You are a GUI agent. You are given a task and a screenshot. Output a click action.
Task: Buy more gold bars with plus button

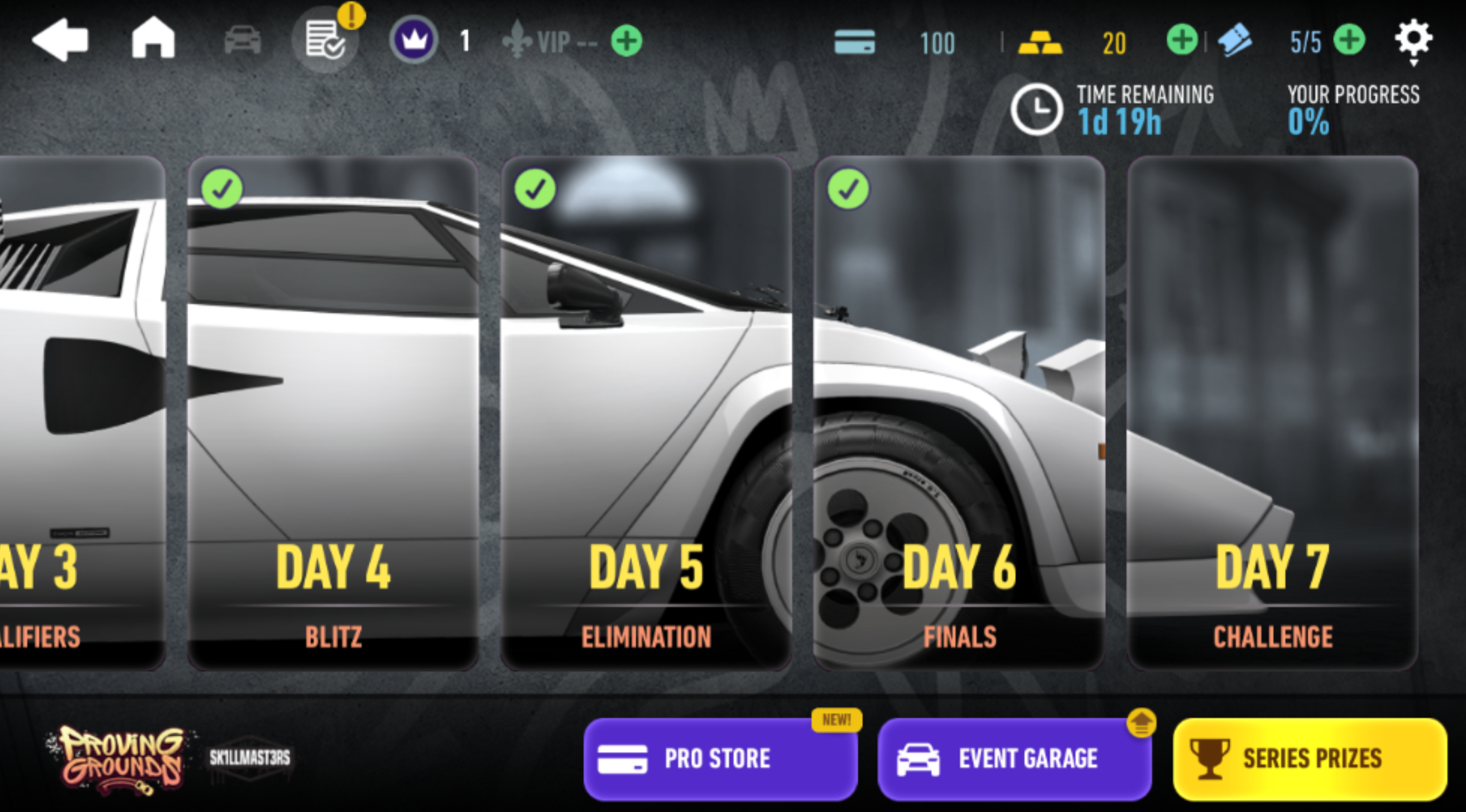click(x=1182, y=40)
